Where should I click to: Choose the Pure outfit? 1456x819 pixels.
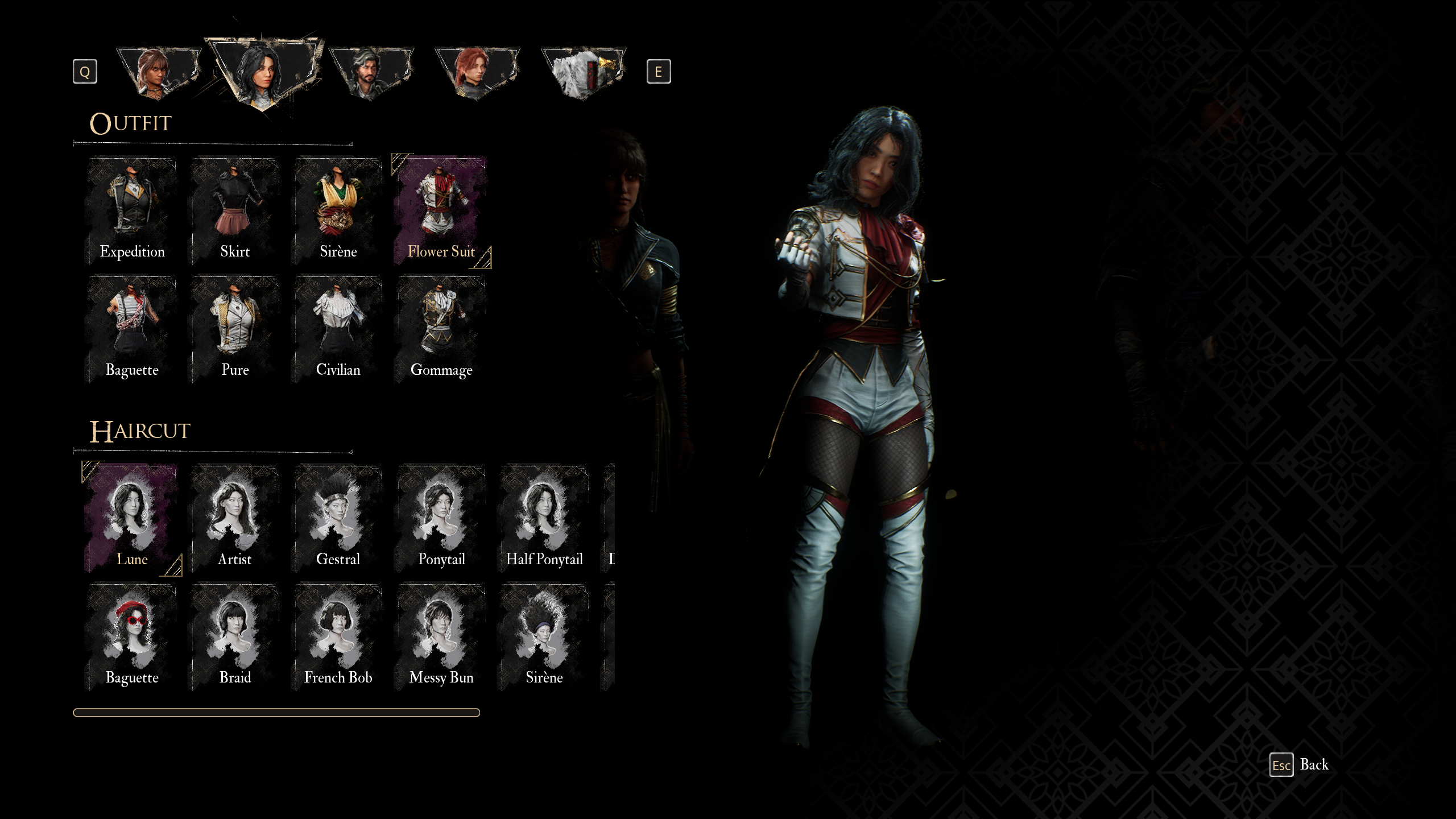(235, 330)
